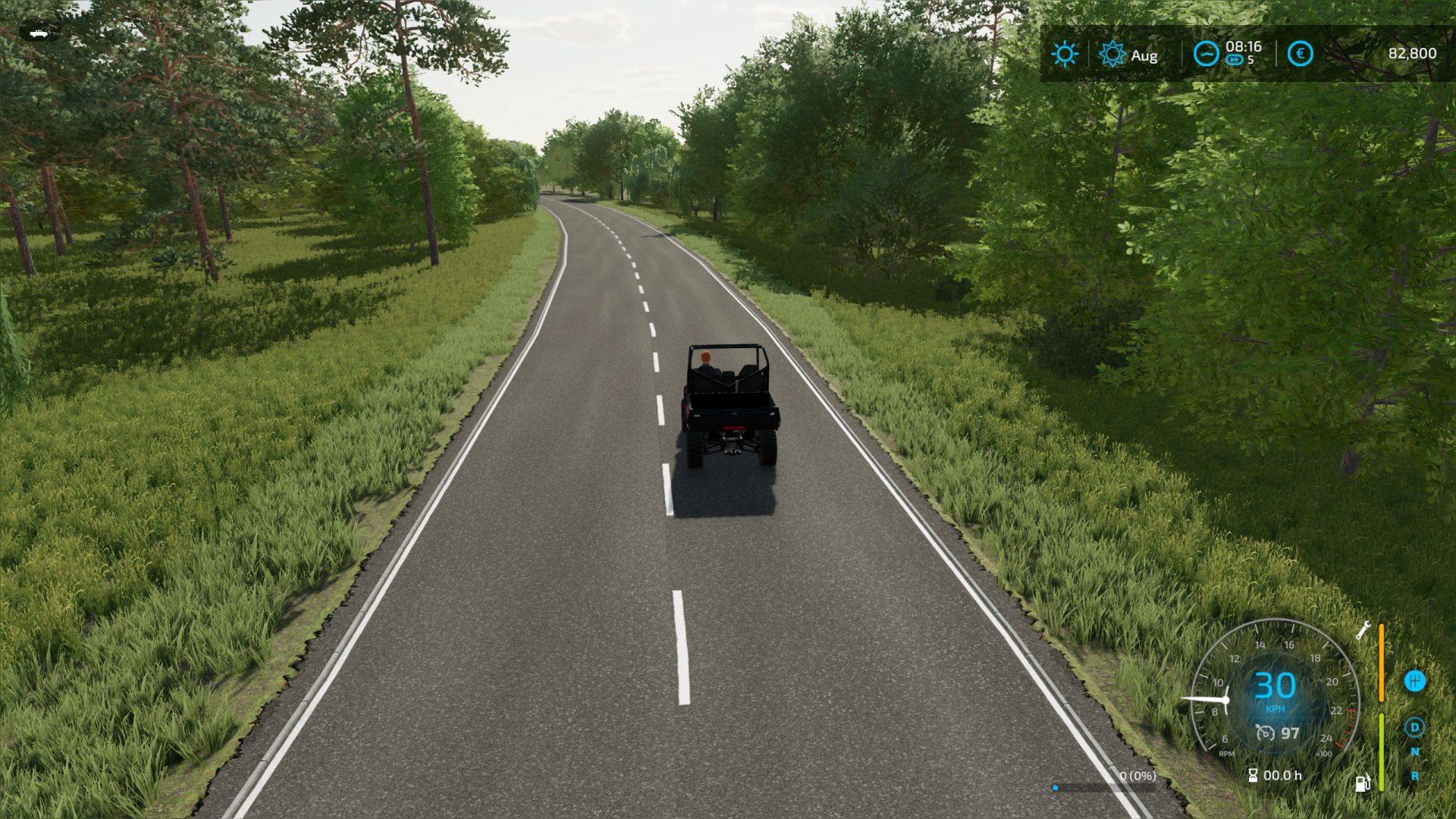Toggle the cruise control icon
This screenshot has height=819, width=1456.
tap(1265, 733)
